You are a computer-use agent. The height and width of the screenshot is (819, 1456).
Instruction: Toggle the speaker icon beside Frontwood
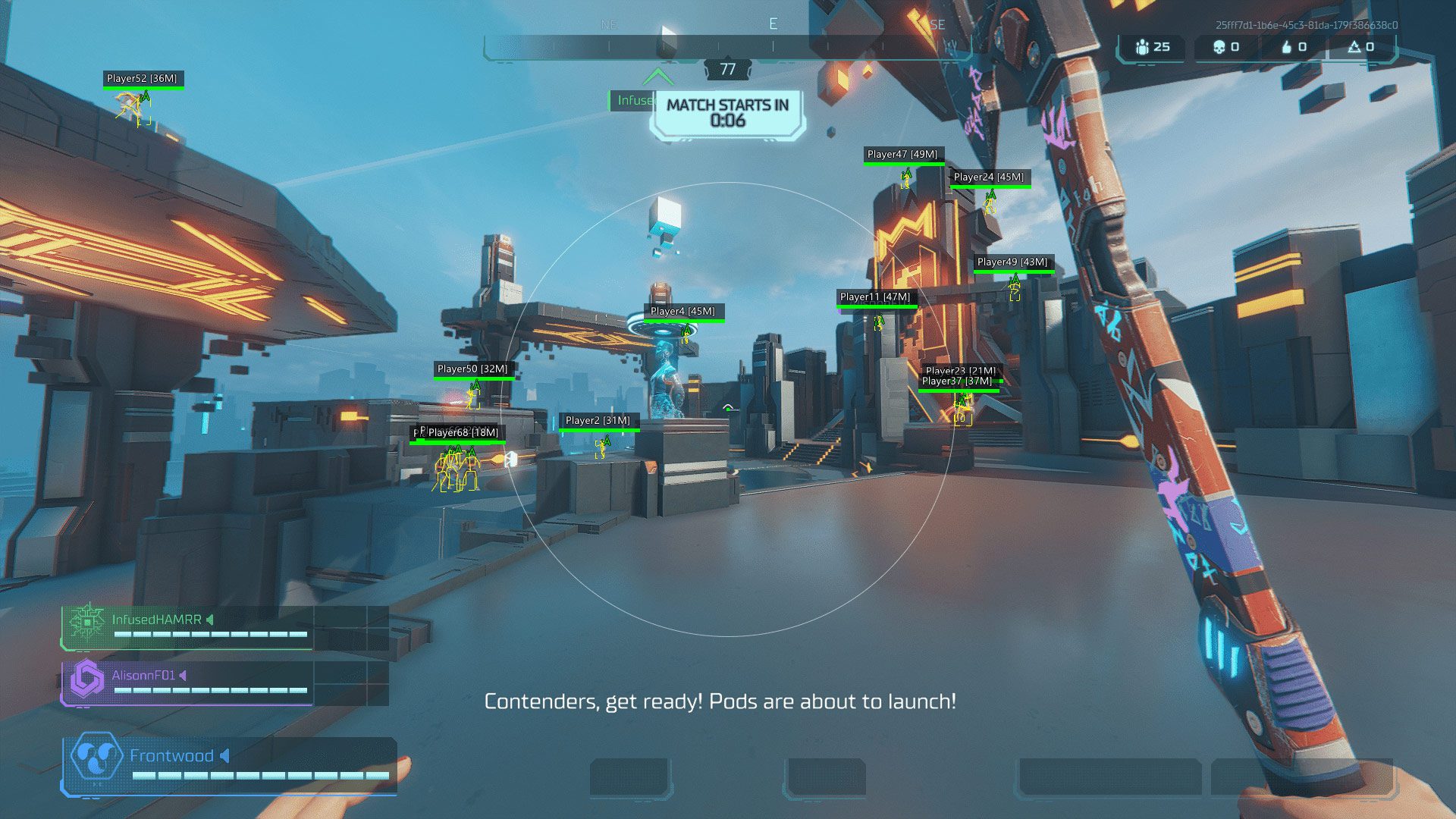coord(225,755)
